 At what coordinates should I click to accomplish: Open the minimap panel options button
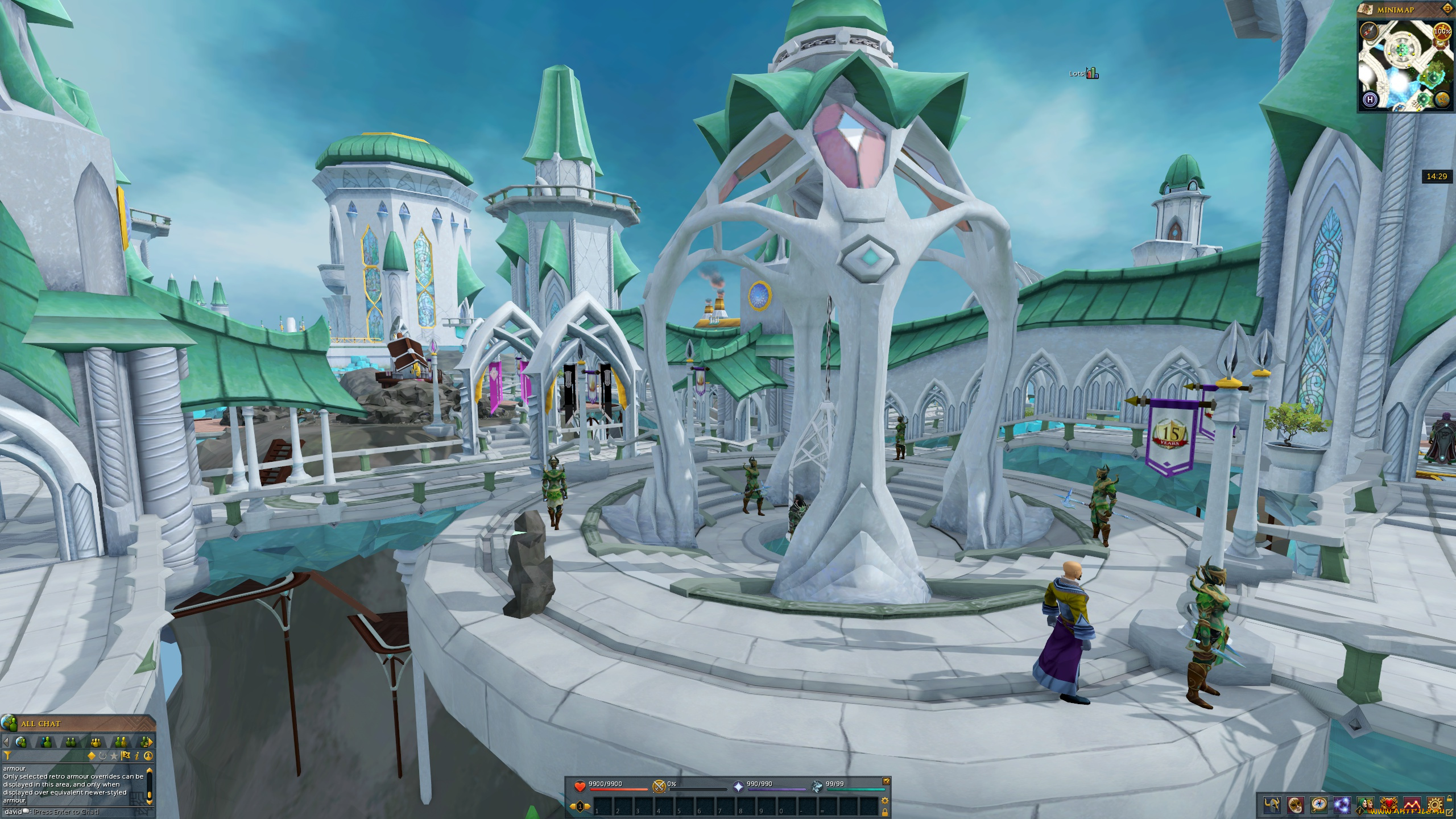point(1447,9)
